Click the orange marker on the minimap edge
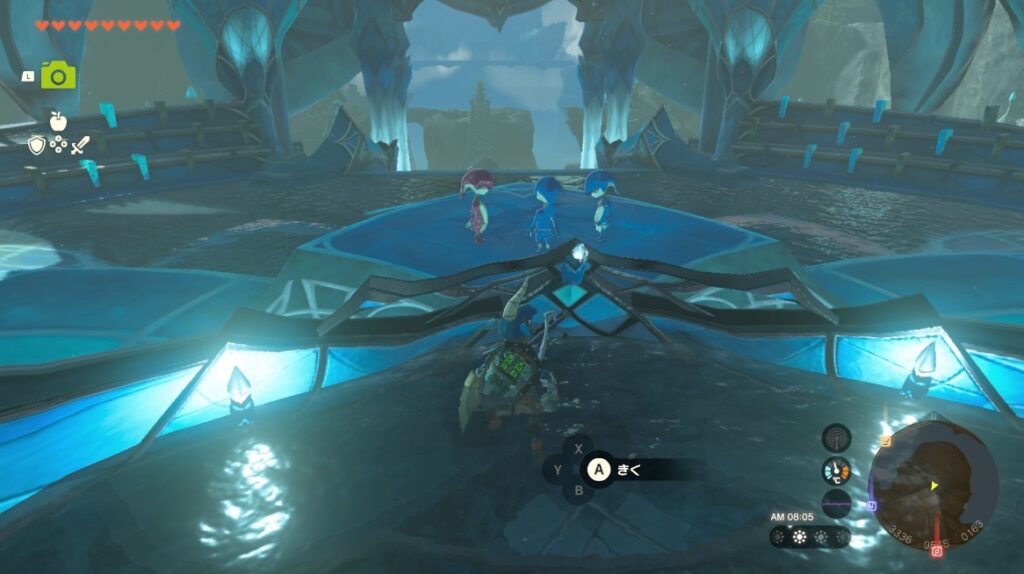Screen dimensions: 1024x574 tap(885, 440)
